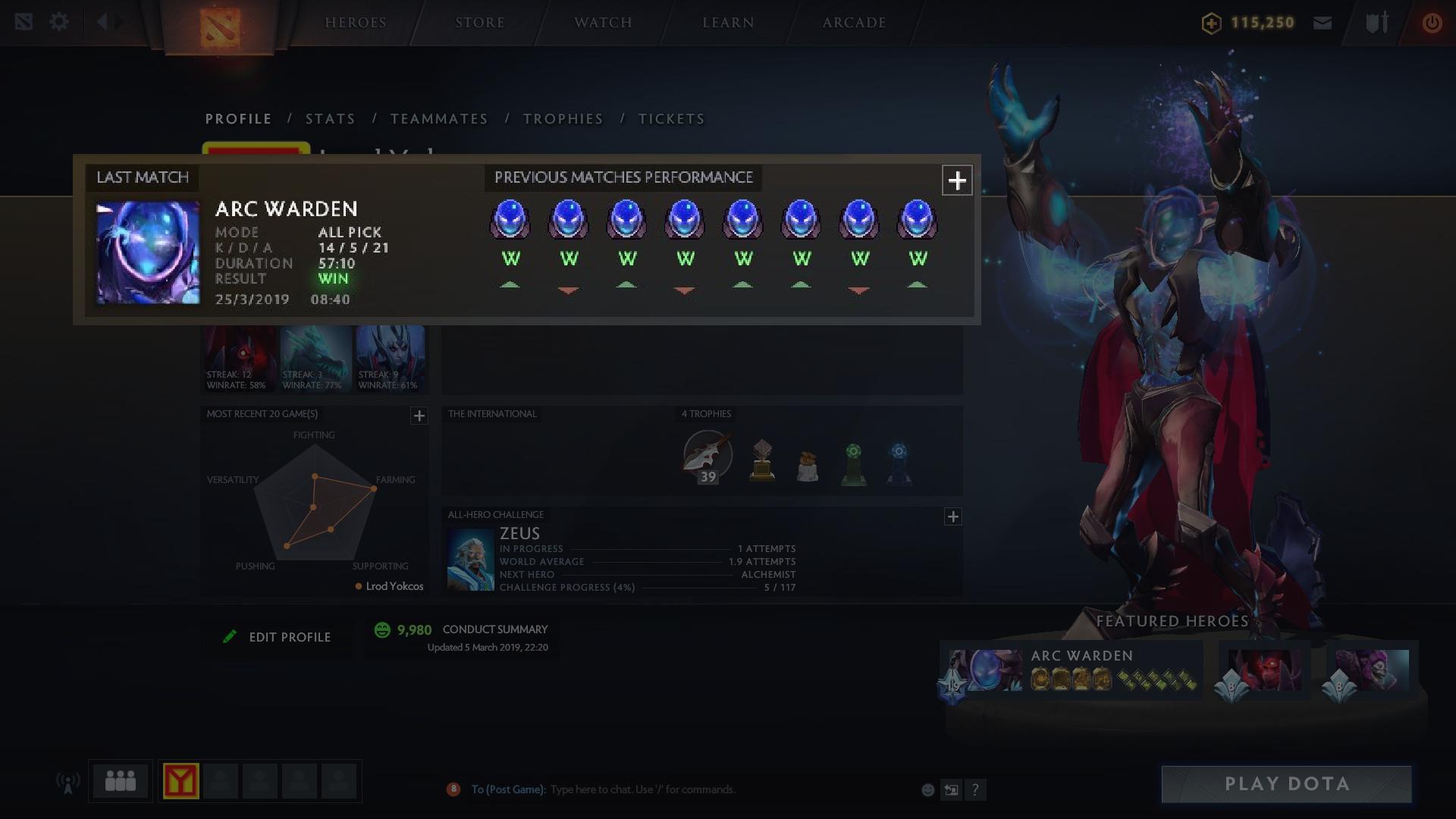Open the Arcade menu
Screen dimensions: 1456x819
coord(855,23)
